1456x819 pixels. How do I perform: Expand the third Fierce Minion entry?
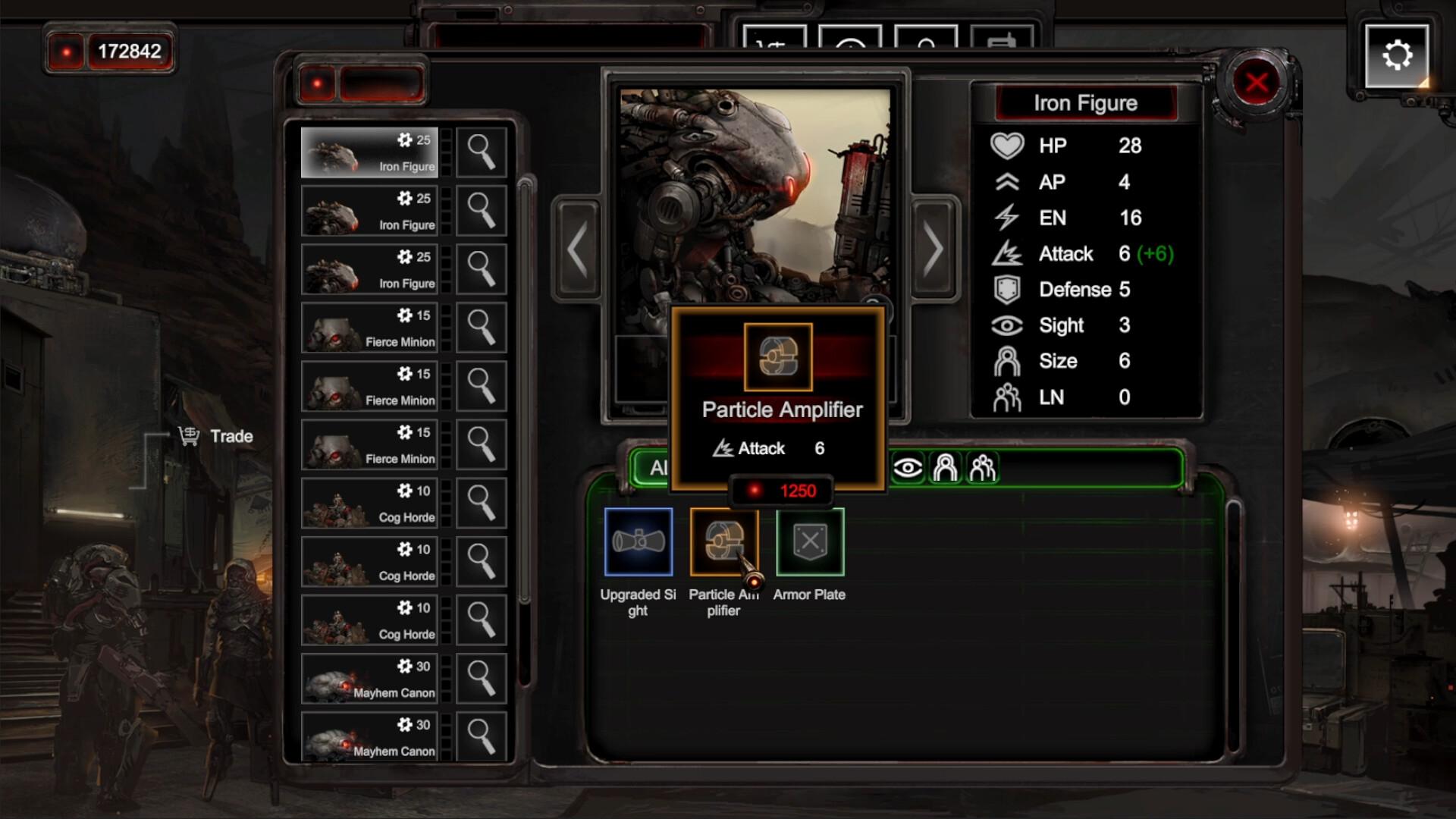370,445
